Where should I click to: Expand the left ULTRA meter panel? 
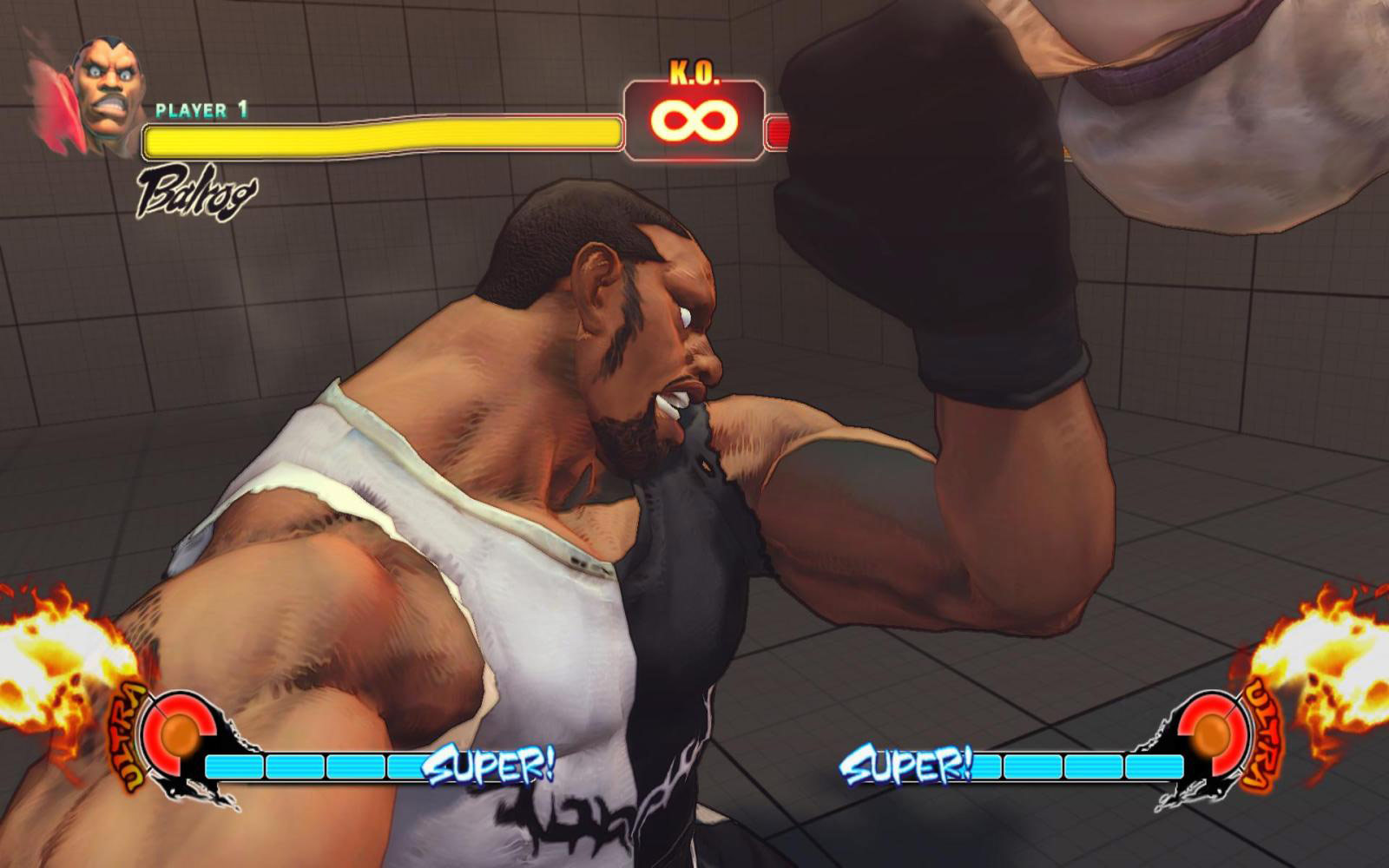(182, 746)
